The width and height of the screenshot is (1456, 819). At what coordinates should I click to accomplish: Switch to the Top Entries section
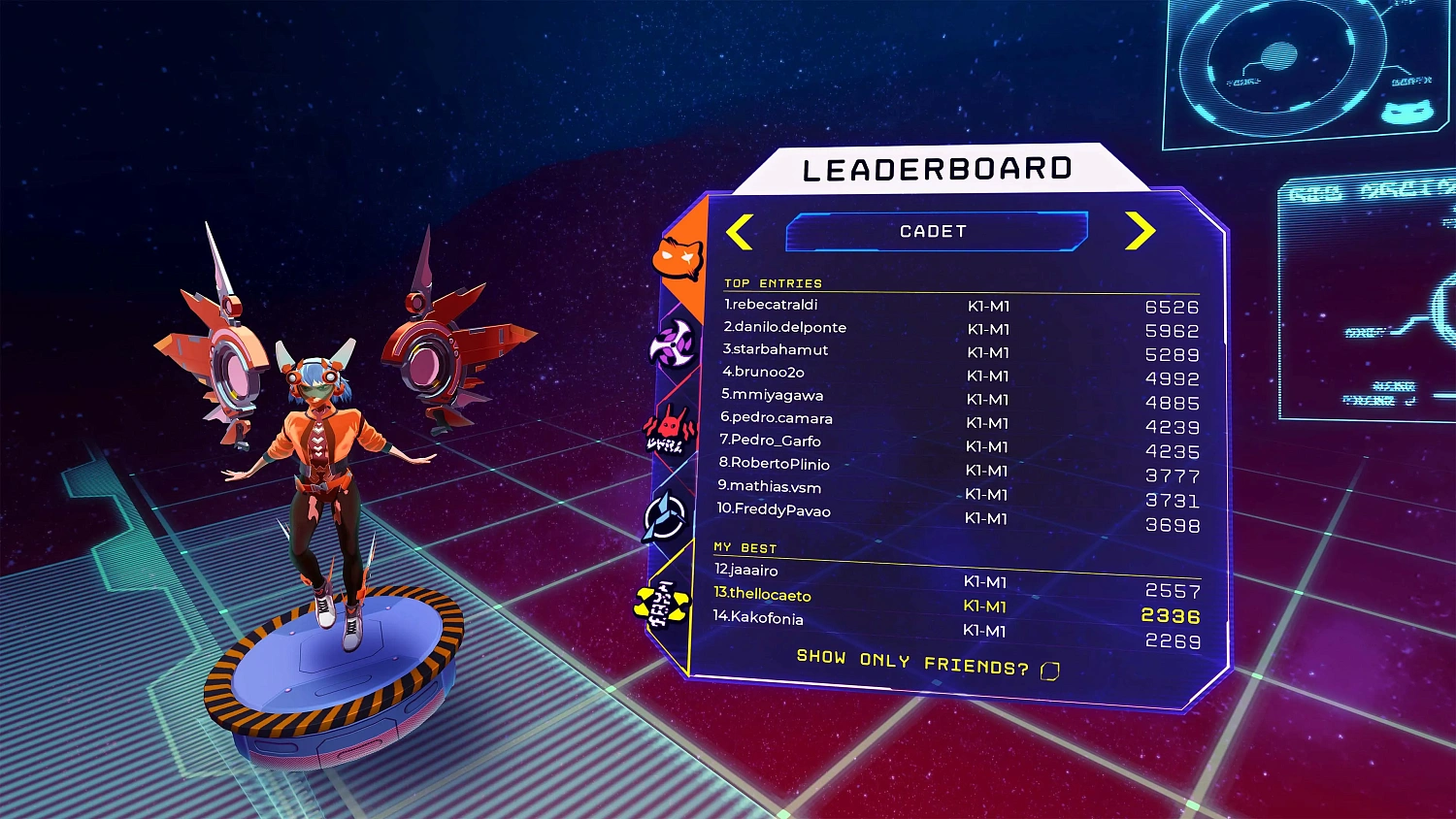point(772,283)
